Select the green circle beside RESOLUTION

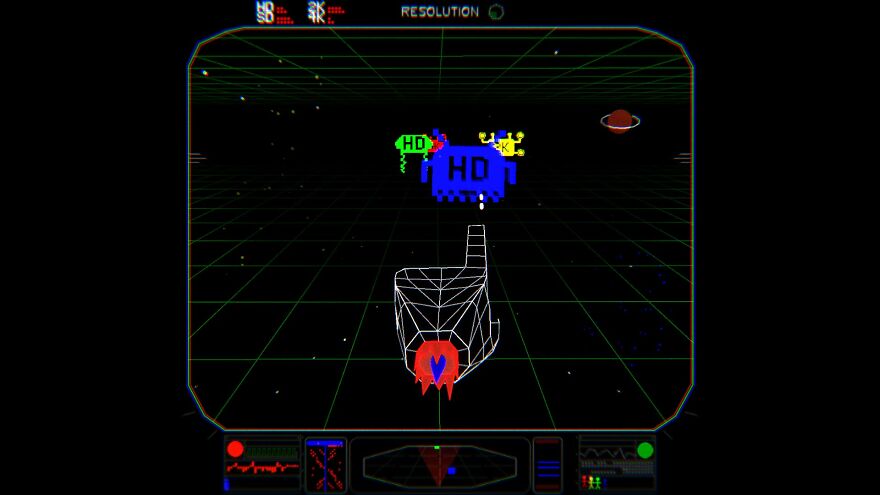[496, 12]
